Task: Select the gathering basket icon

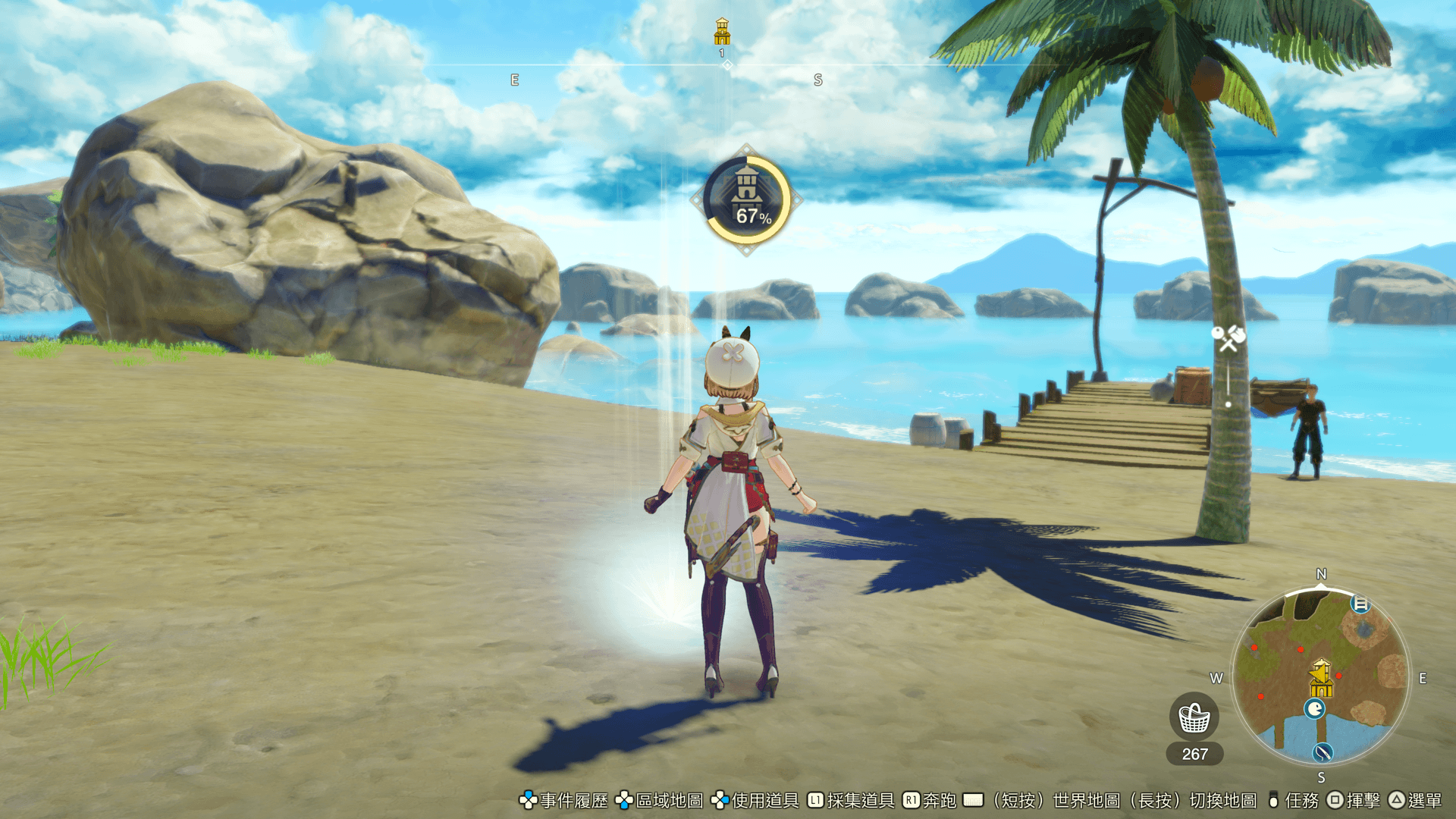Action: coord(1194,717)
